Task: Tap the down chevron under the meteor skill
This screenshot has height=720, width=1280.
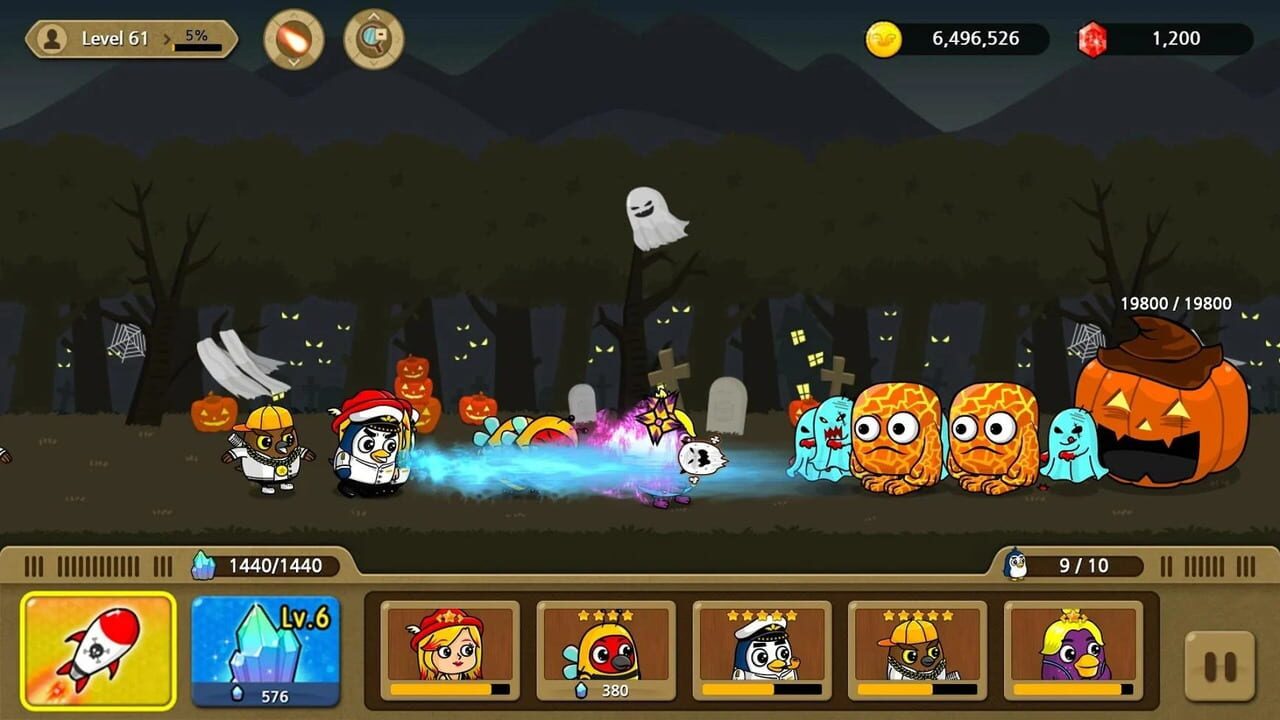Action: (293, 62)
